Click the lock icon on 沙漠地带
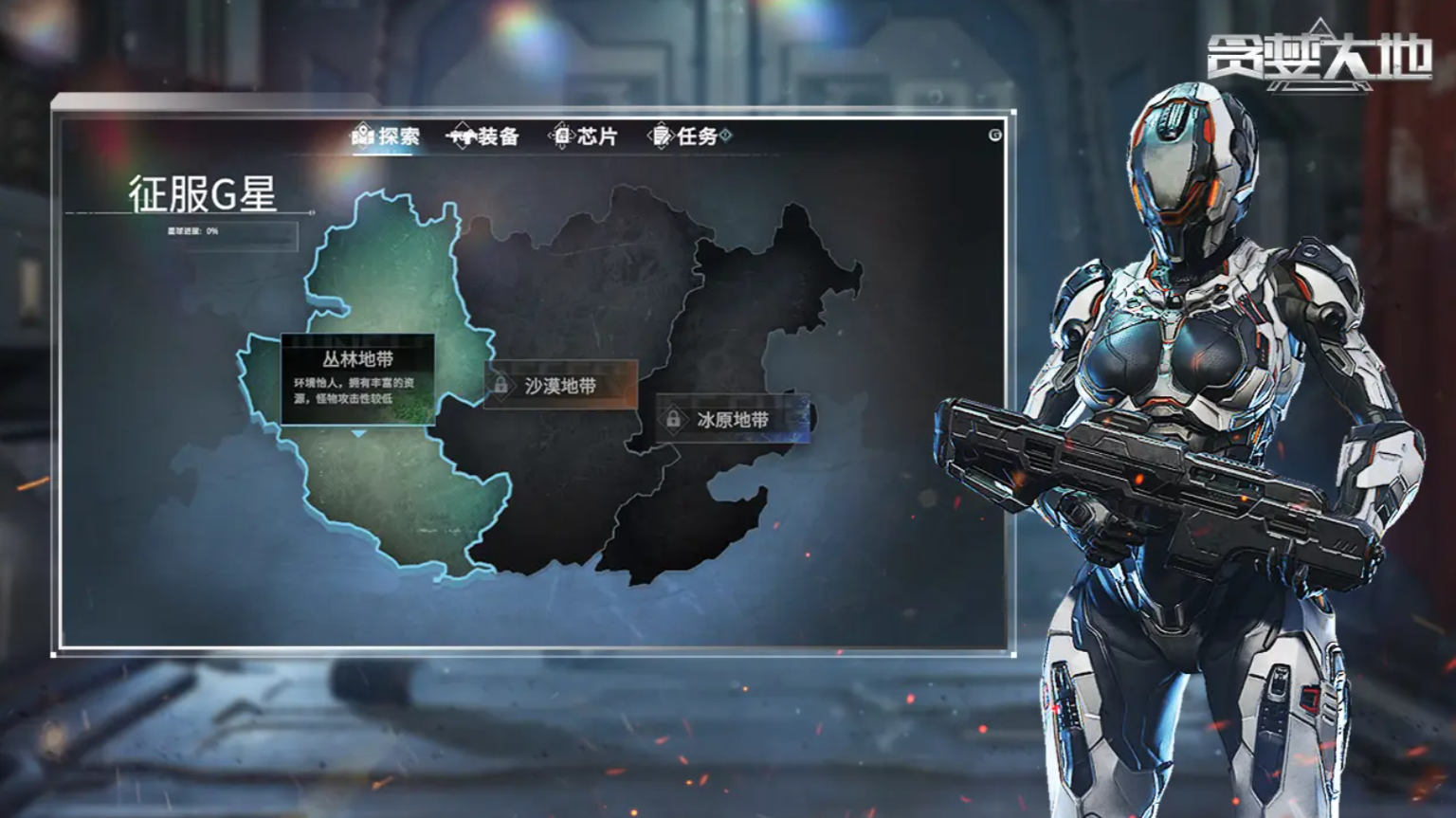Viewport: 1456px width, 818px height. point(500,386)
